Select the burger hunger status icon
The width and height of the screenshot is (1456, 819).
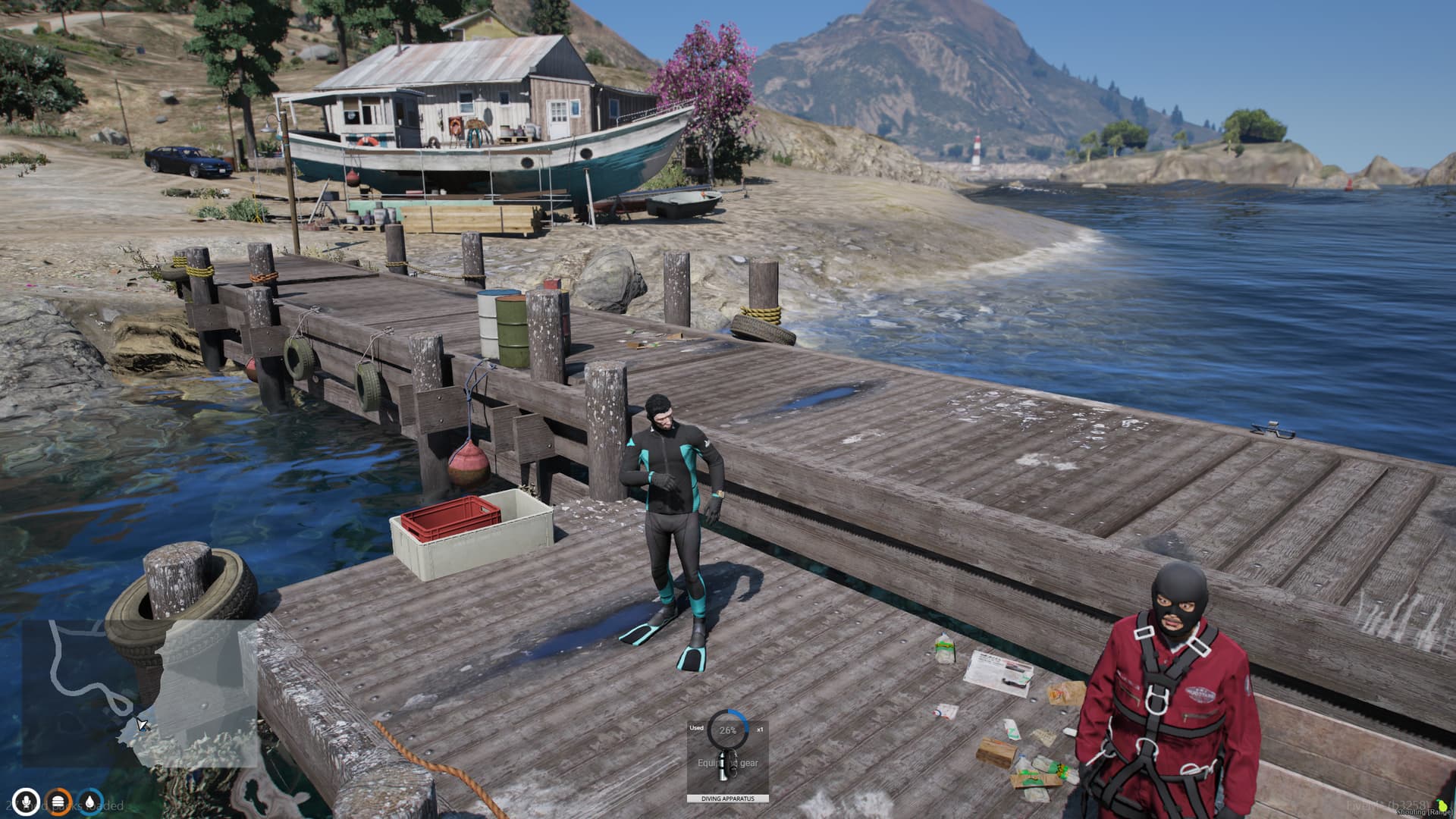pos(59,802)
